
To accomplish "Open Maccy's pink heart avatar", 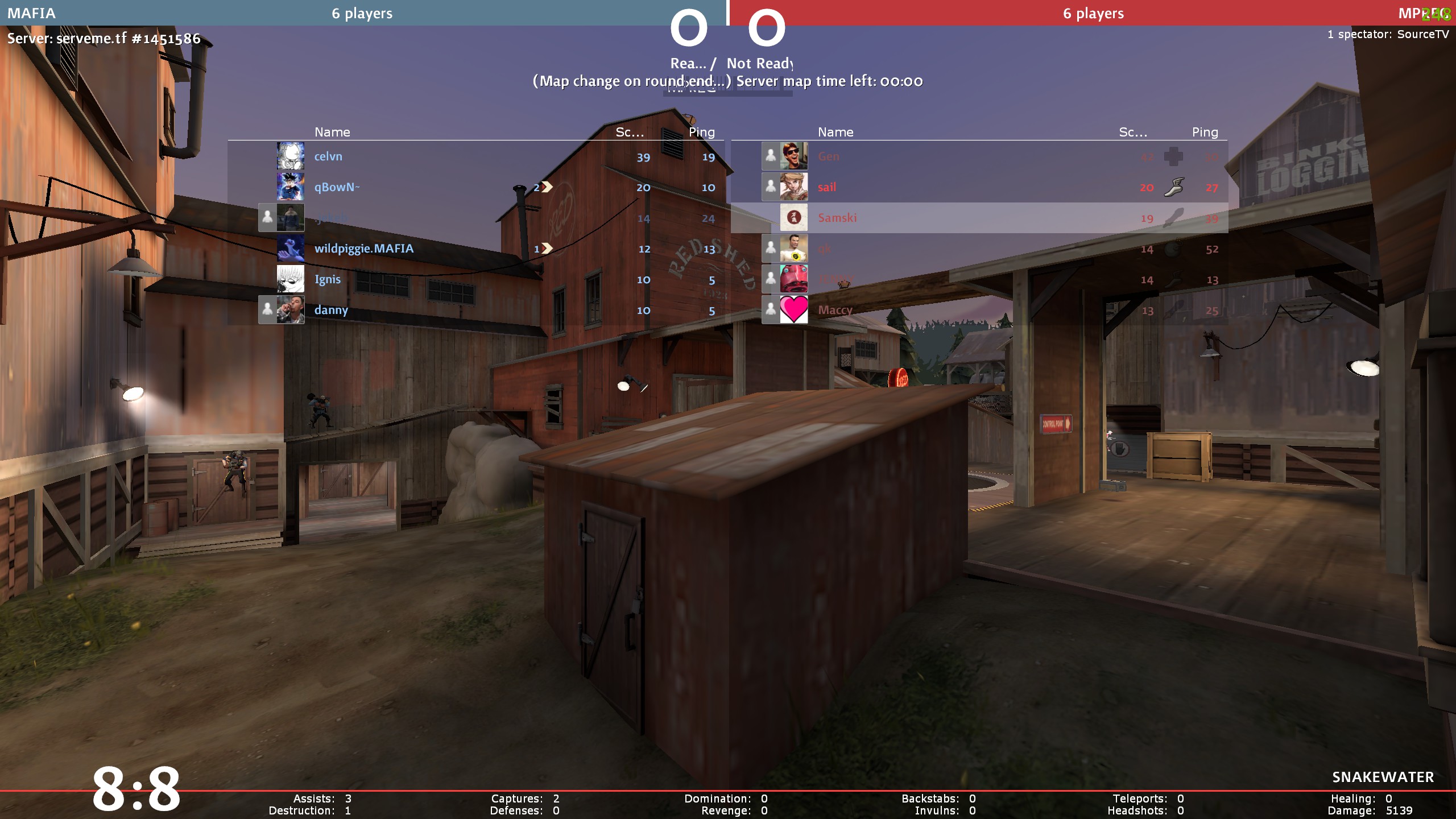I will coord(793,309).
